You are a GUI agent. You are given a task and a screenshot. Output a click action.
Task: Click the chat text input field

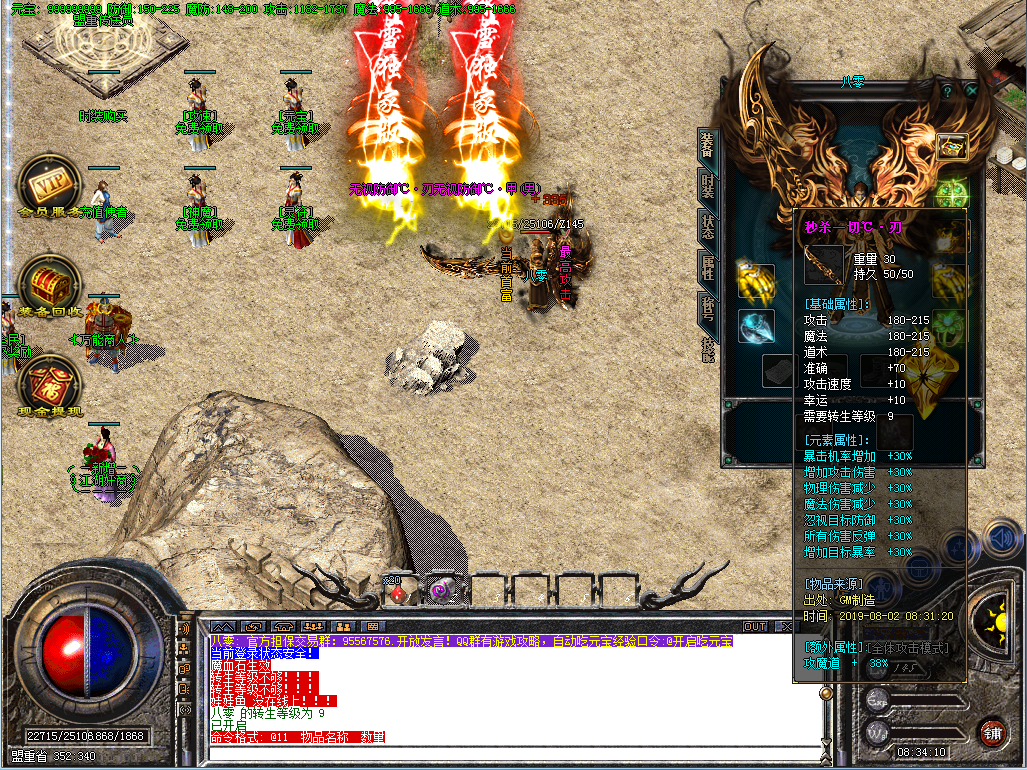click(500, 752)
